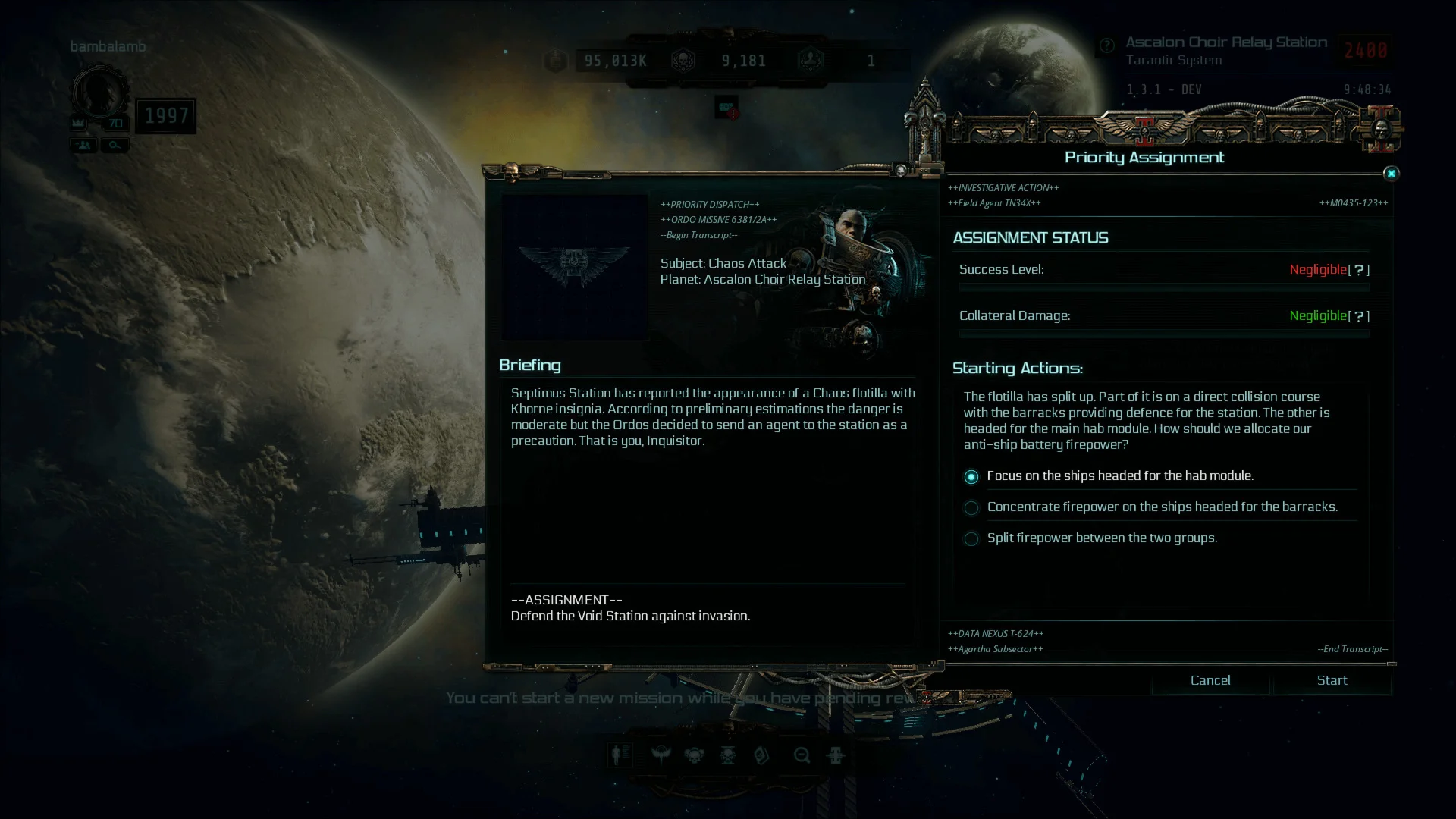Viewport: 1456px width, 819px height.
Task: Cancel the Priority Assignment dialog
Action: (x=1210, y=680)
